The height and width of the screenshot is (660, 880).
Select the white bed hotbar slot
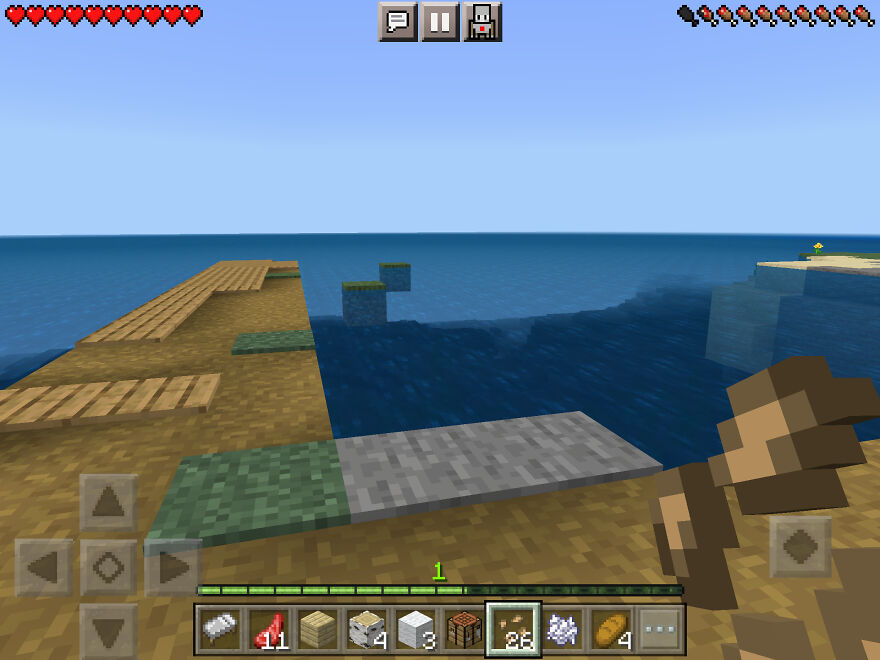[219, 629]
